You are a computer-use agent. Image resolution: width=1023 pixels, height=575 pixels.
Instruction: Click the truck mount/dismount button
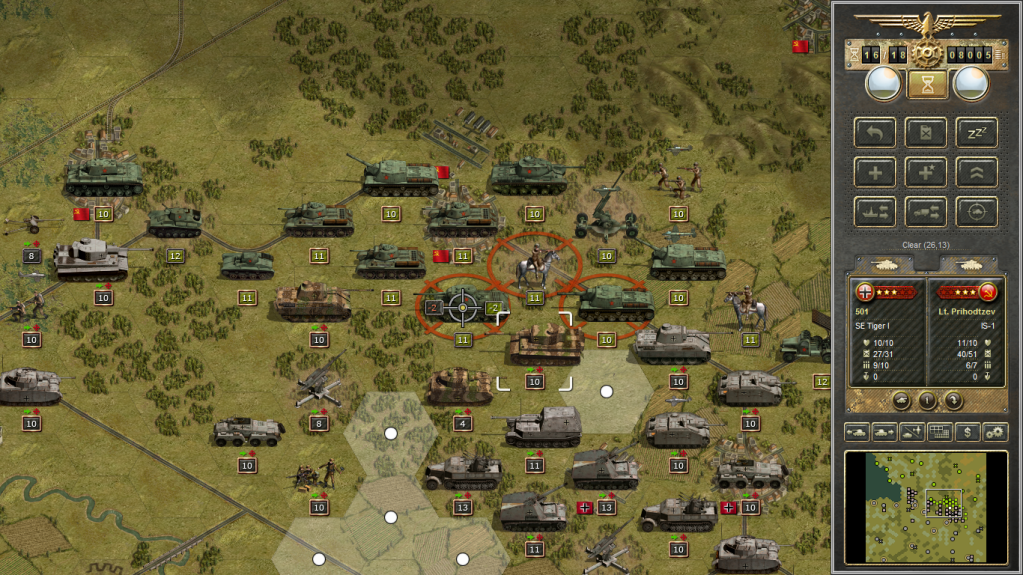(x=925, y=211)
